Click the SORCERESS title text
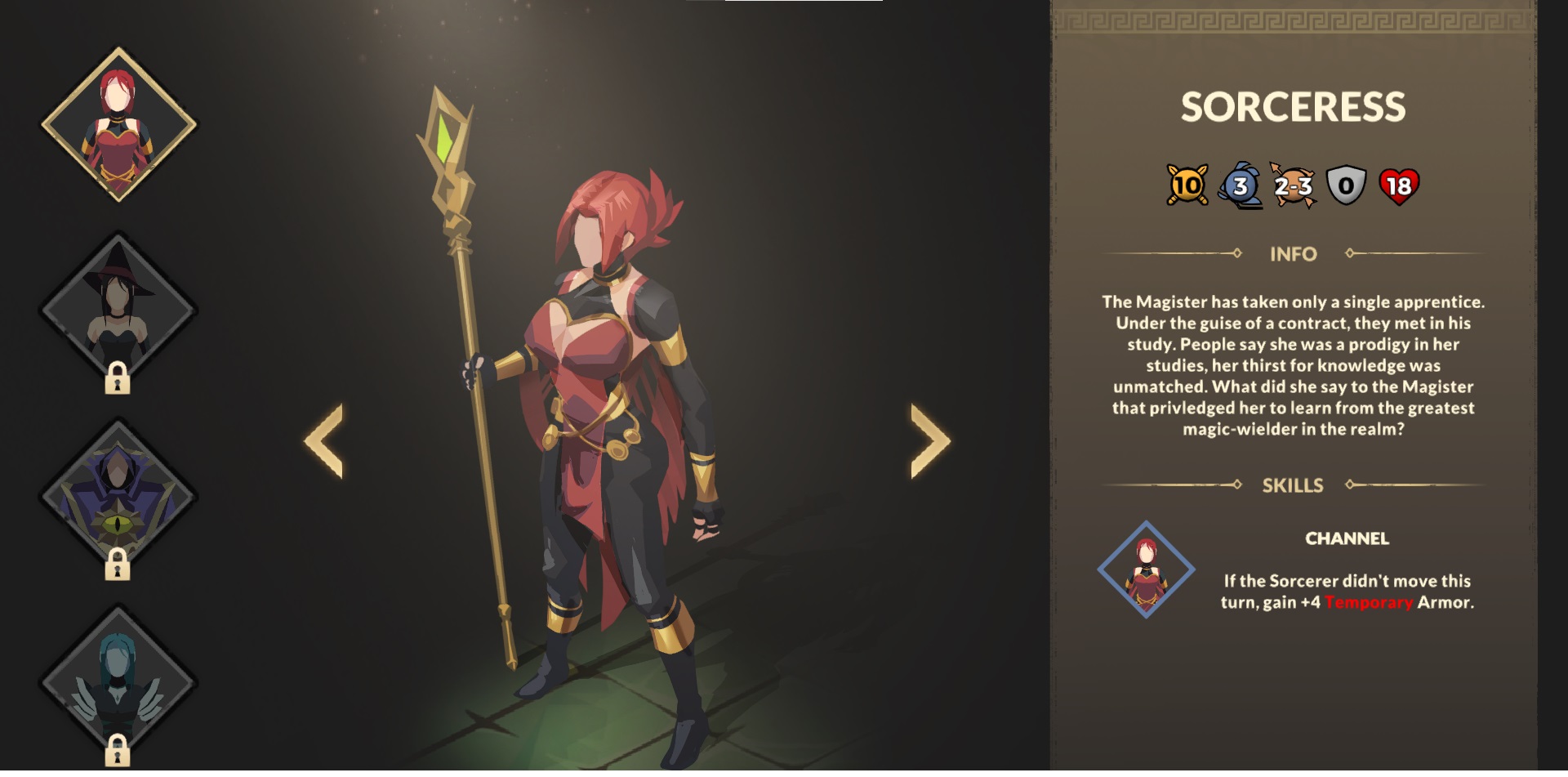1568x777 pixels. [1292, 105]
